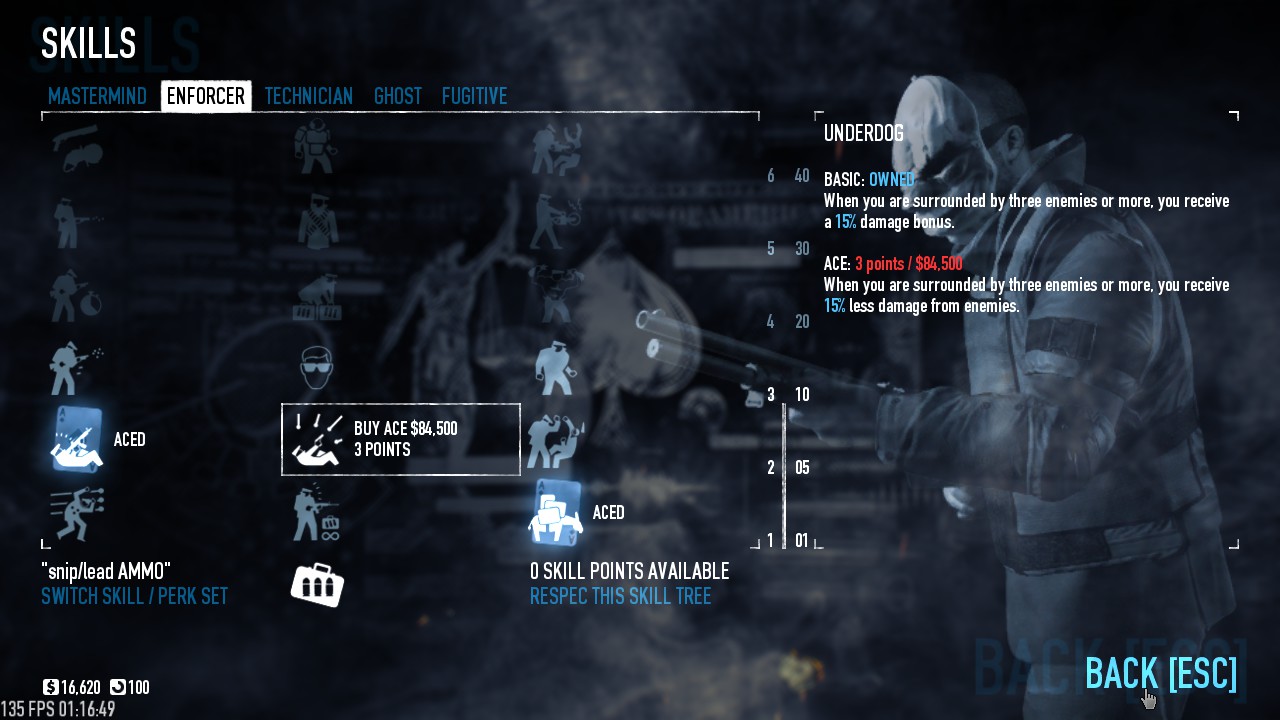1280x720 pixels.
Task: Switch to the MASTERMIND tab
Action: tap(97, 96)
